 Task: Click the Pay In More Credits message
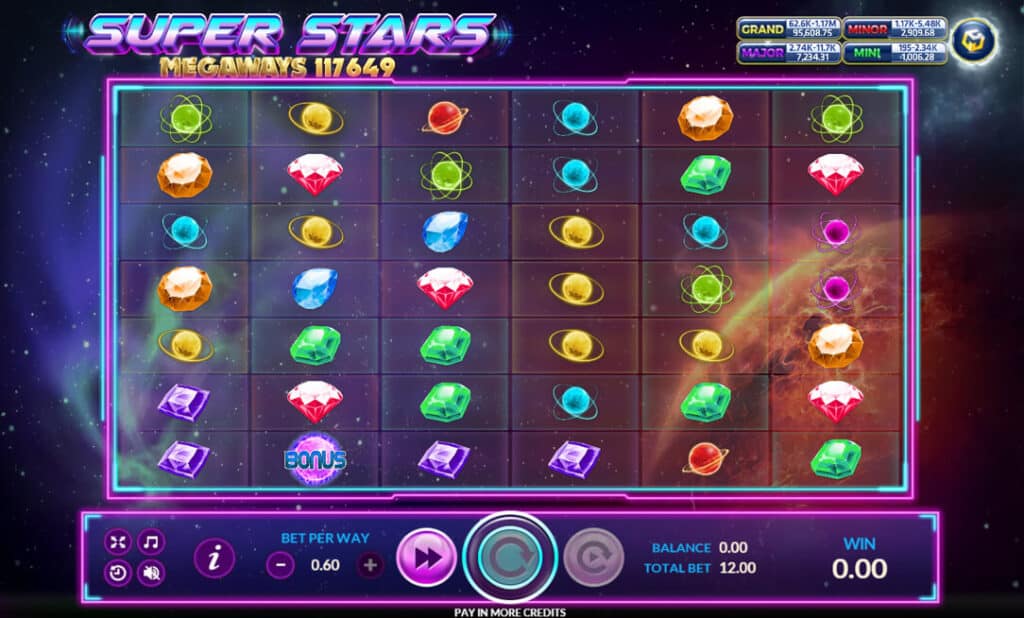click(x=511, y=612)
